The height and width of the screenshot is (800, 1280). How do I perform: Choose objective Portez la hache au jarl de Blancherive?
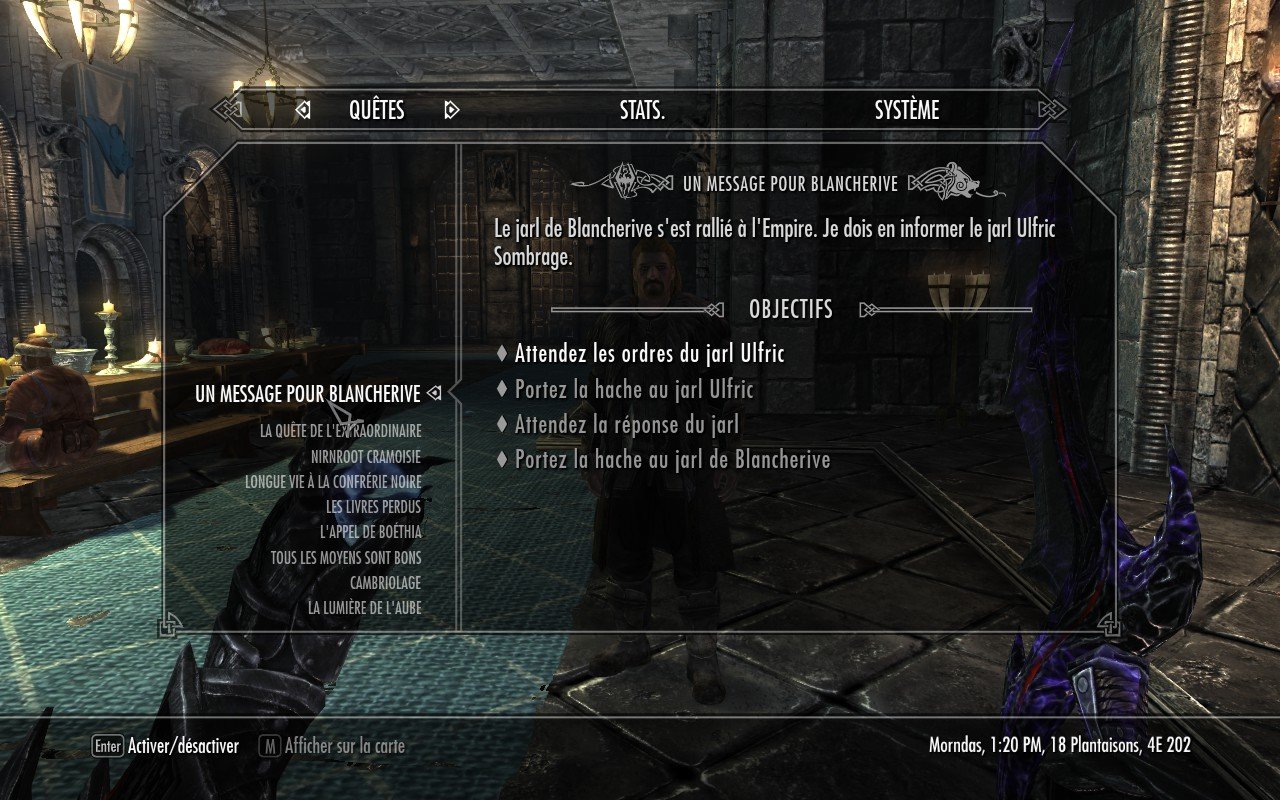coord(672,460)
